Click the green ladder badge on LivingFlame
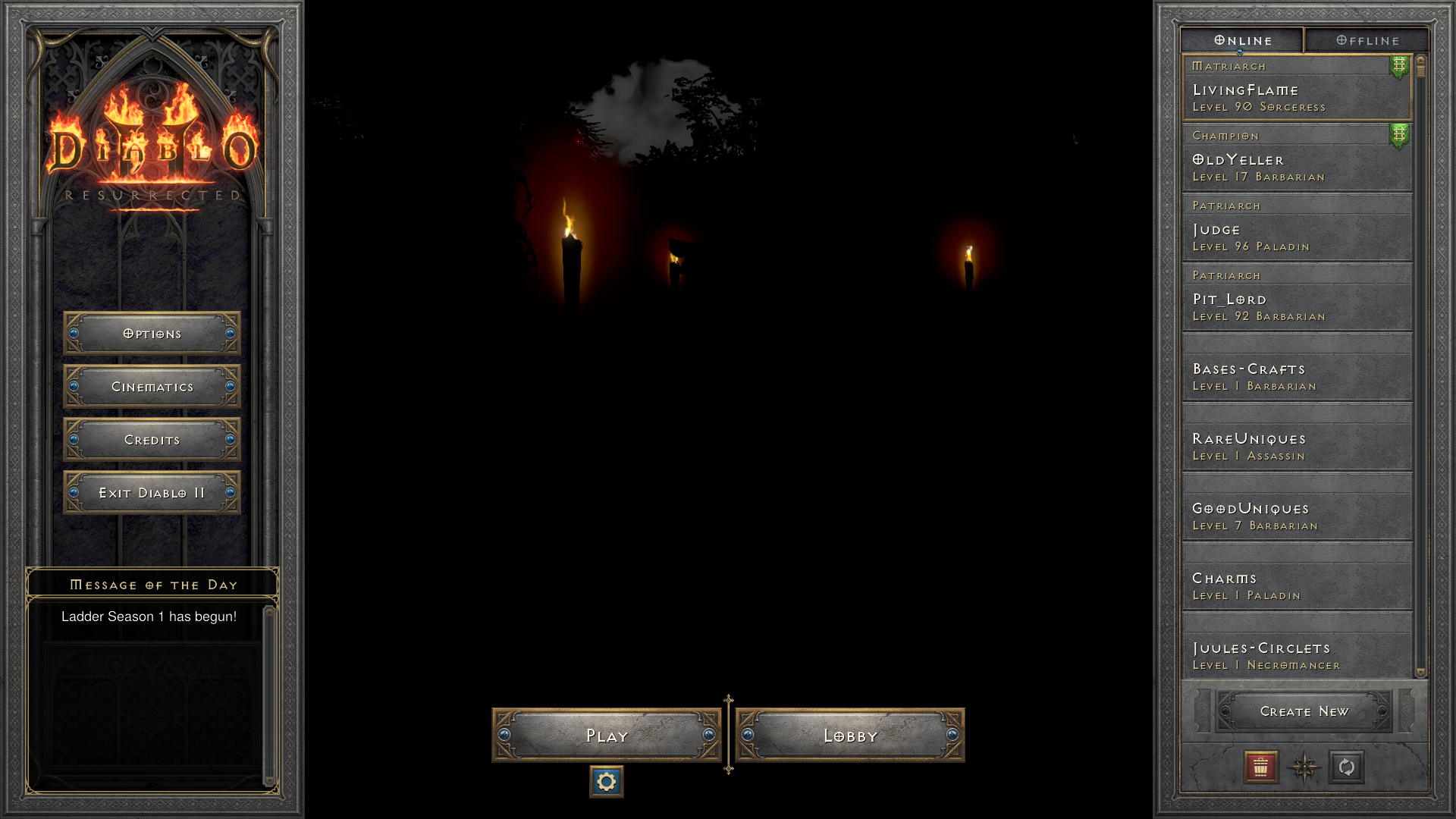Viewport: 1456px width, 819px height. click(x=1398, y=67)
